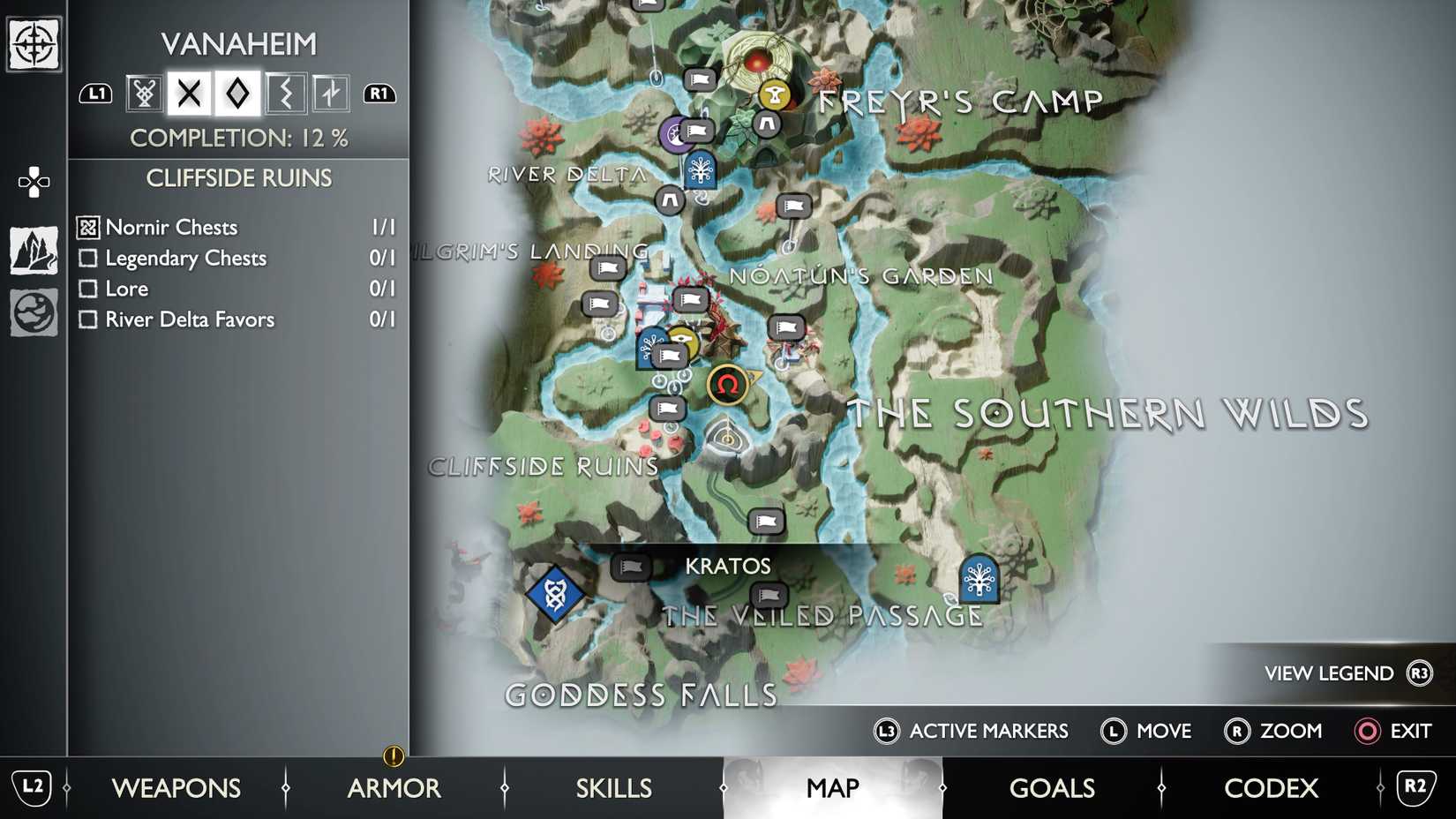Switch to the GOALS tab
Screen dimensions: 1456x819
[1052, 788]
